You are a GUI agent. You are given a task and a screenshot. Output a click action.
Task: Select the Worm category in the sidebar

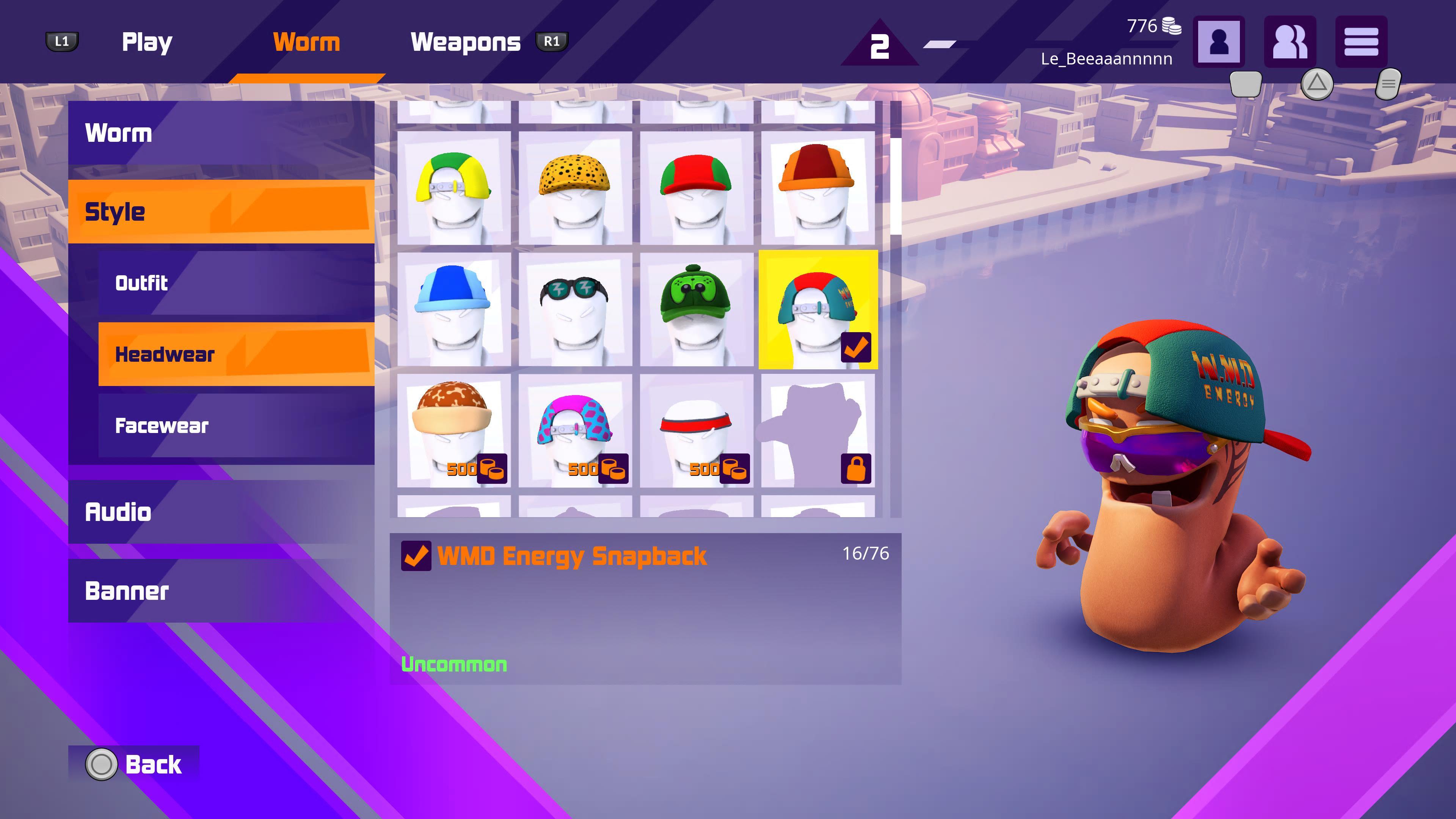click(221, 133)
